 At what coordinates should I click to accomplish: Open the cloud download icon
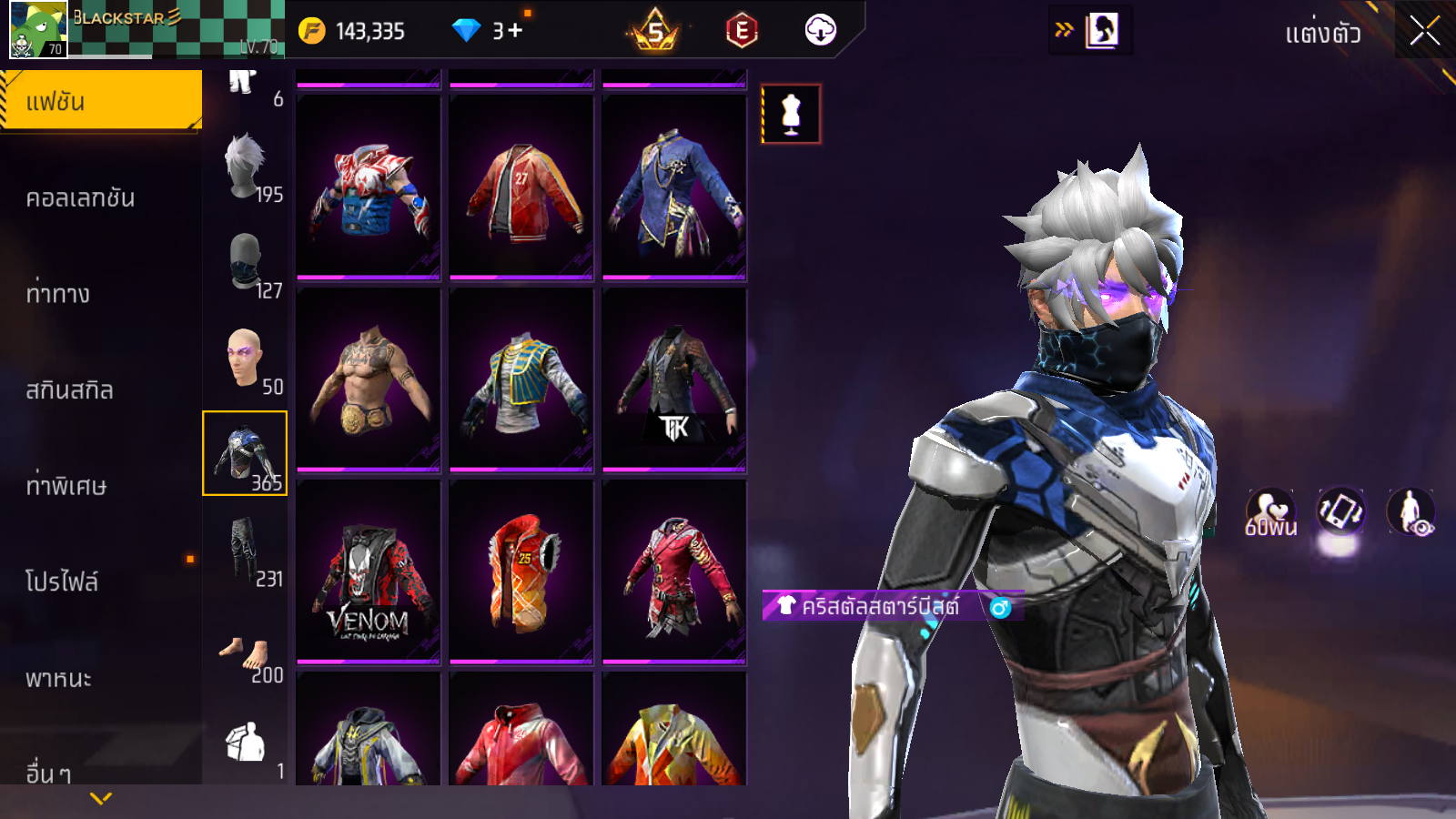820,31
